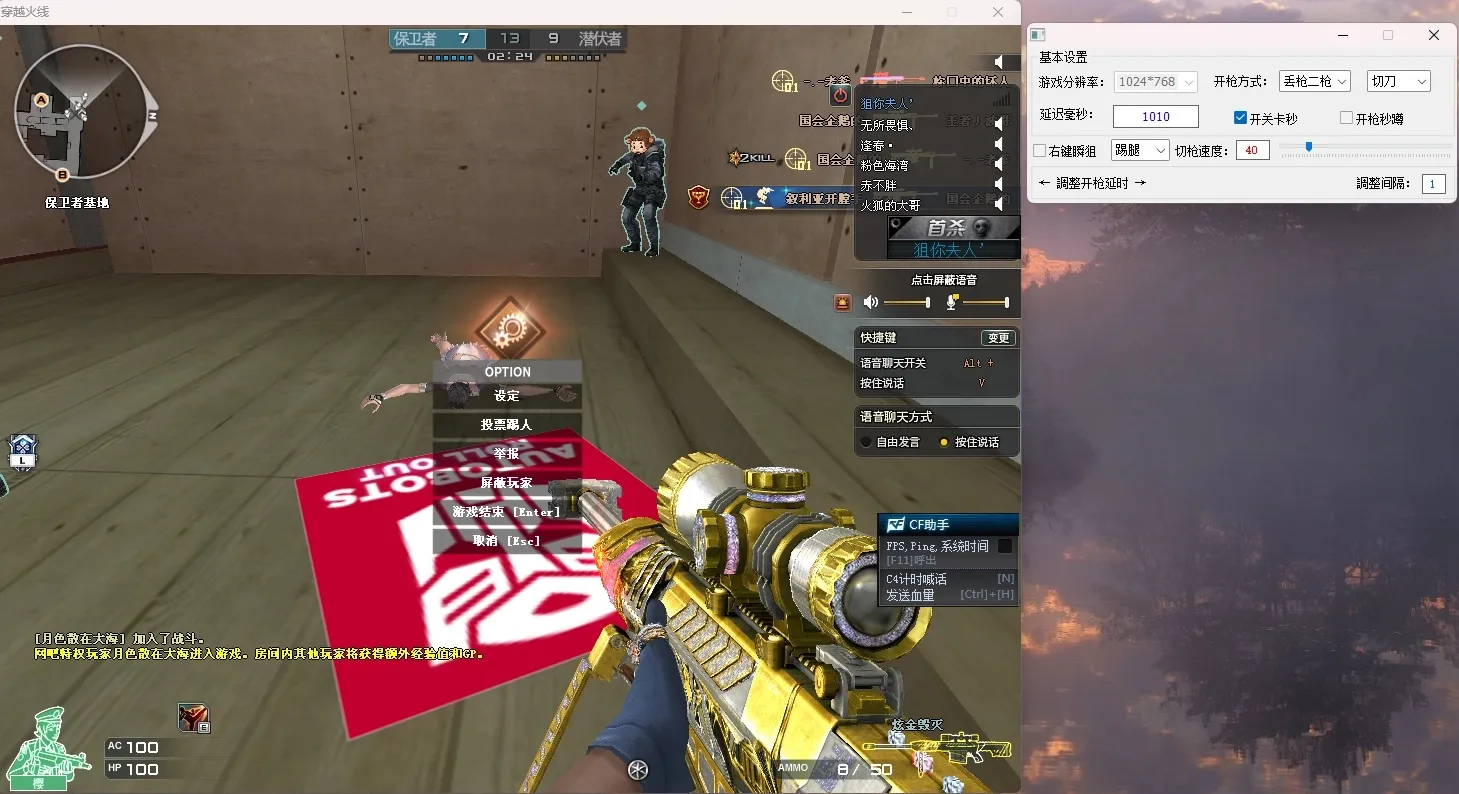Mute the speaker icon next to 粉色海湾
The image size is (1459, 794).
[998, 167]
